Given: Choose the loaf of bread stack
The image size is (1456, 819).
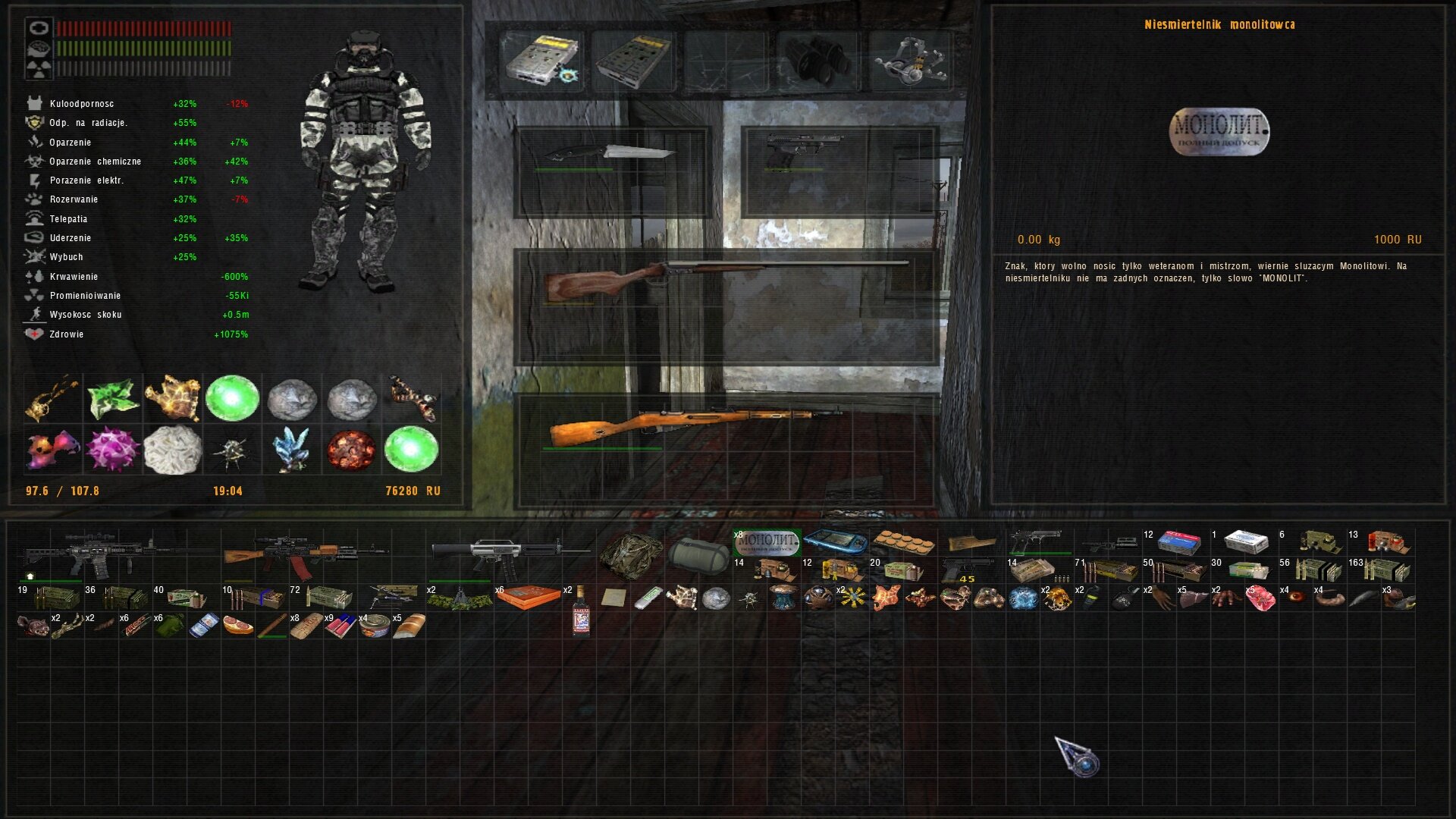Looking at the screenshot, I should [x=409, y=626].
